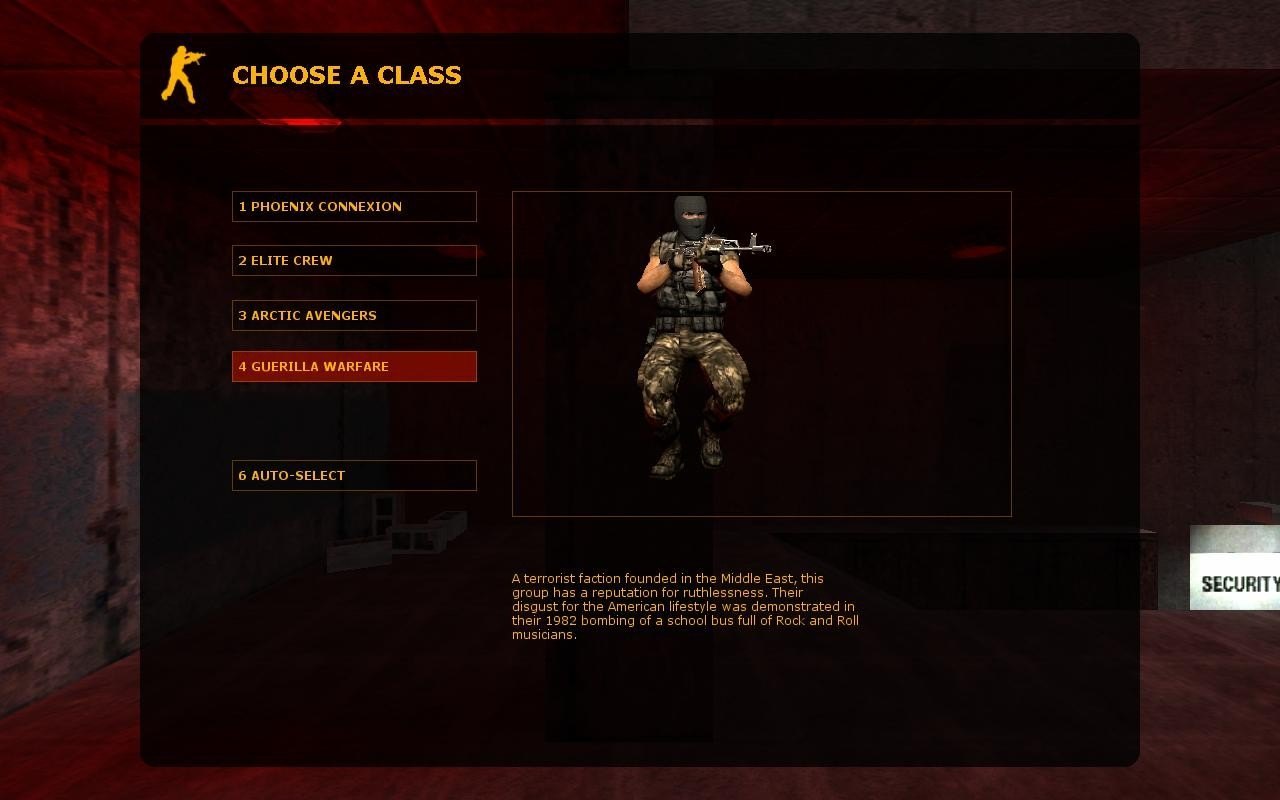1280x800 pixels.
Task: Pick the Arctic Avengers class
Action: (x=354, y=316)
